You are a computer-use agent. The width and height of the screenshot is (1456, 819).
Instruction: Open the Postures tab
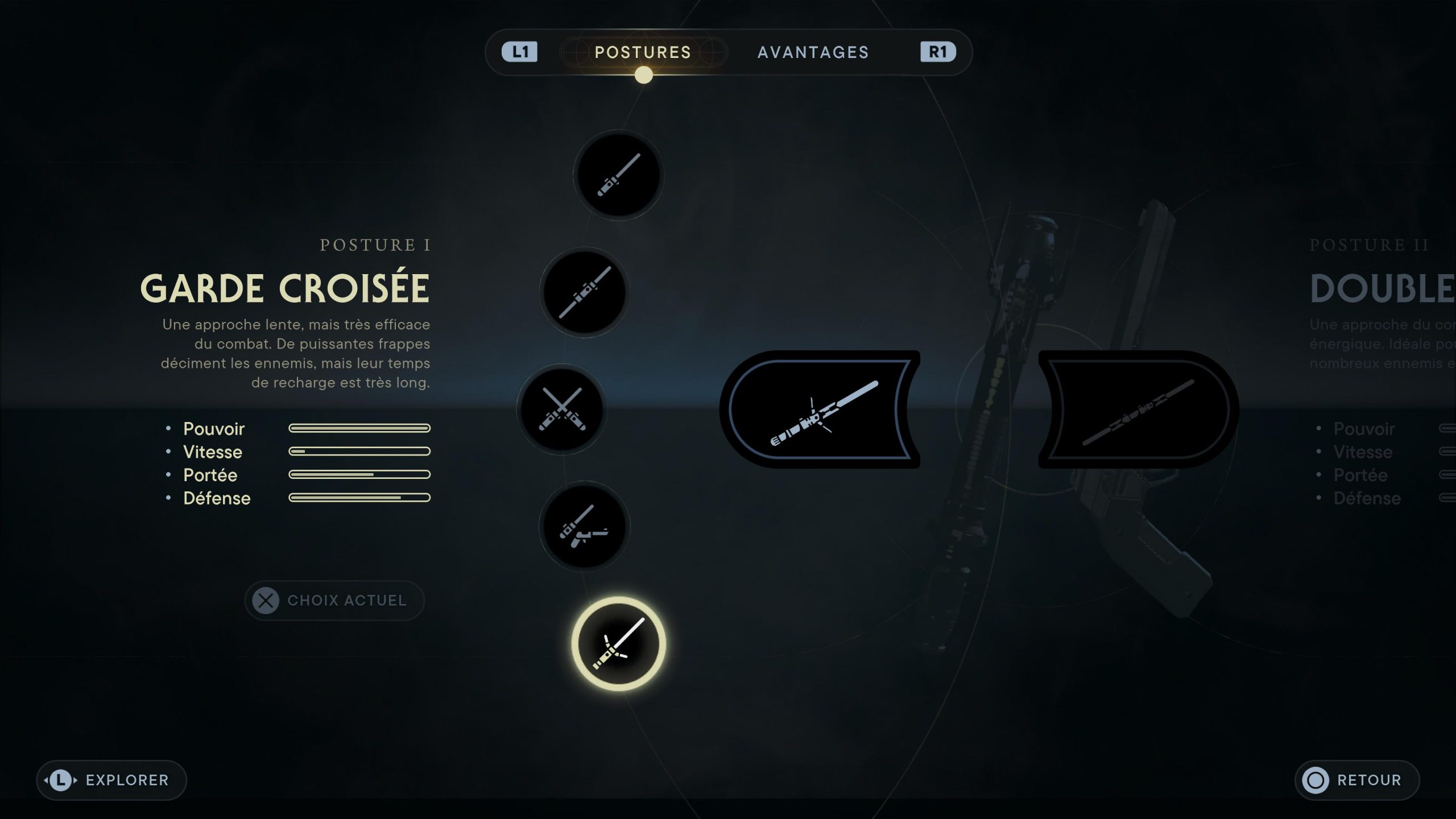tap(643, 52)
